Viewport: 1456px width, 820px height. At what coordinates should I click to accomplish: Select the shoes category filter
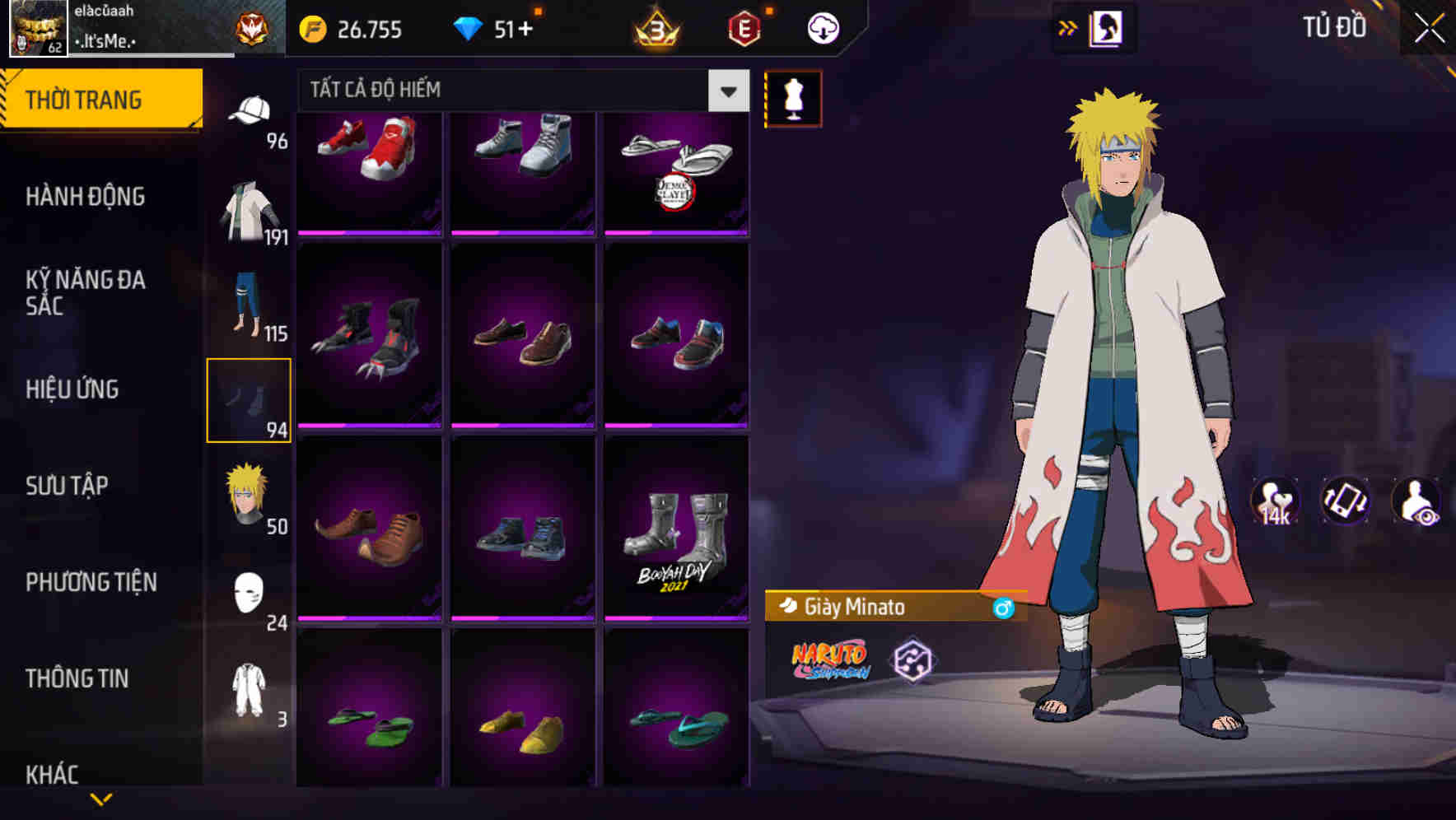(x=250, y=398)
